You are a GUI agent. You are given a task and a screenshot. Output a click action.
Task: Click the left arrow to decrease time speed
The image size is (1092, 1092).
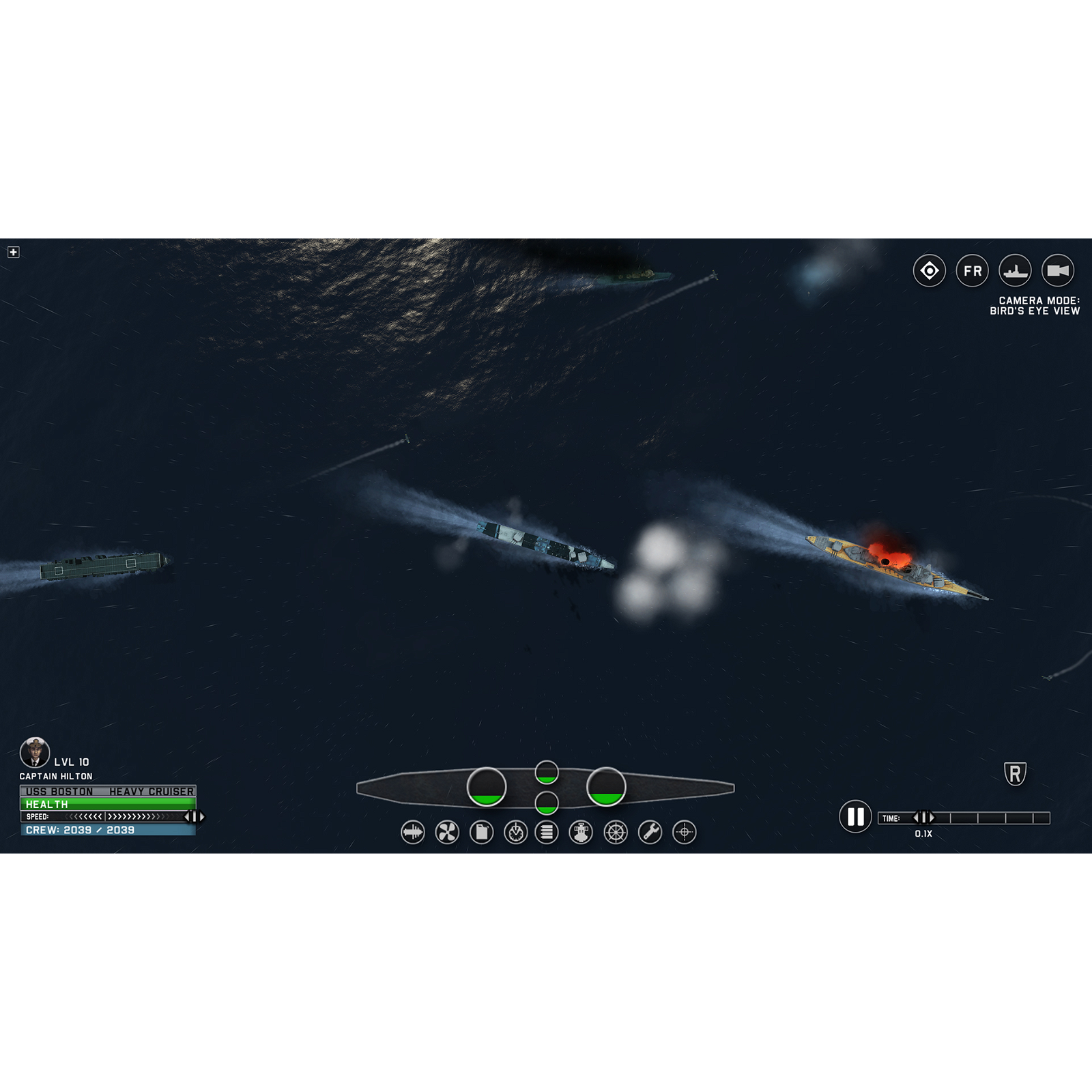tap(915, 816)
